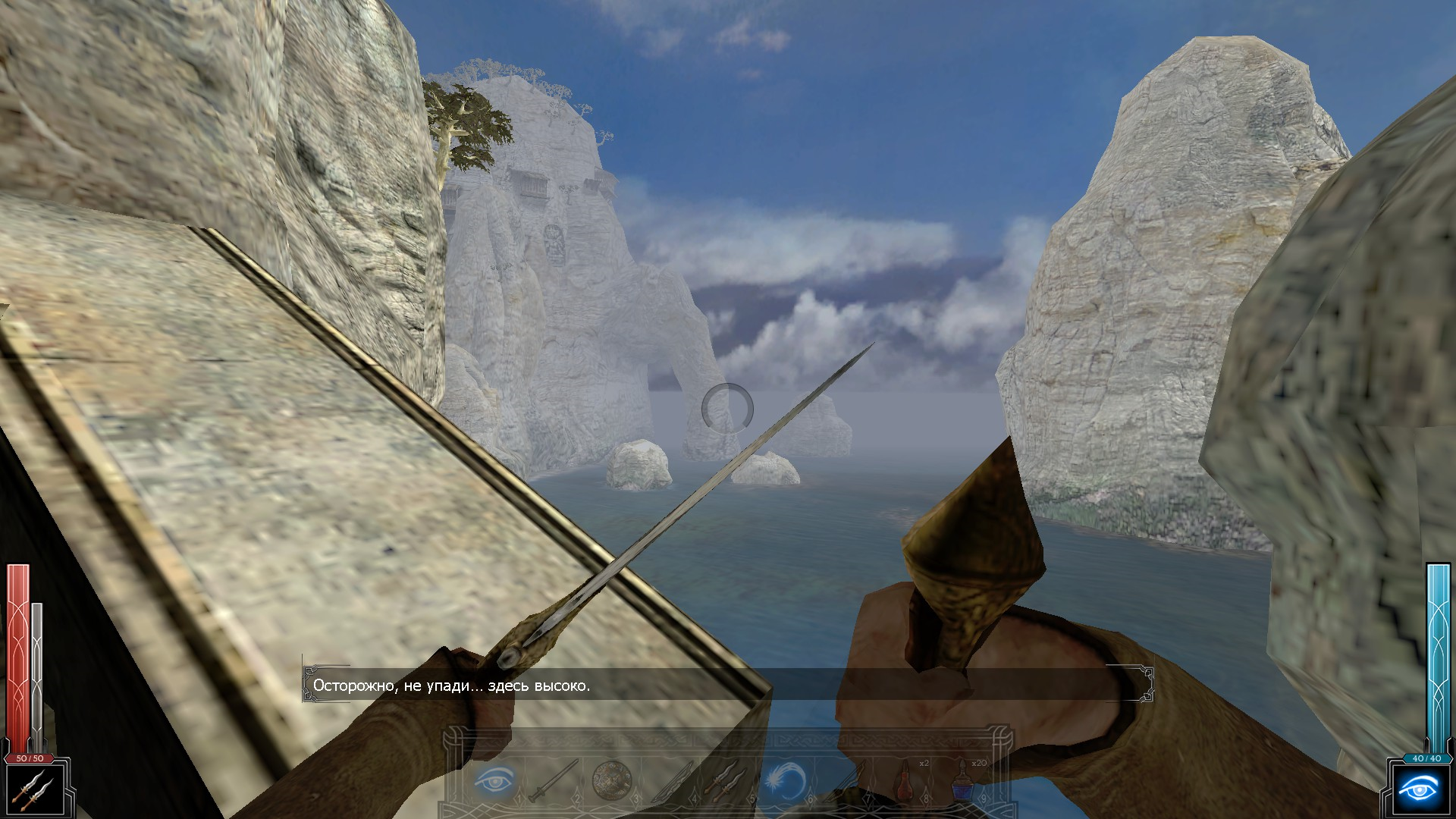
Task: Select the bow in hotbar slot 4
Action: [670, 780]
